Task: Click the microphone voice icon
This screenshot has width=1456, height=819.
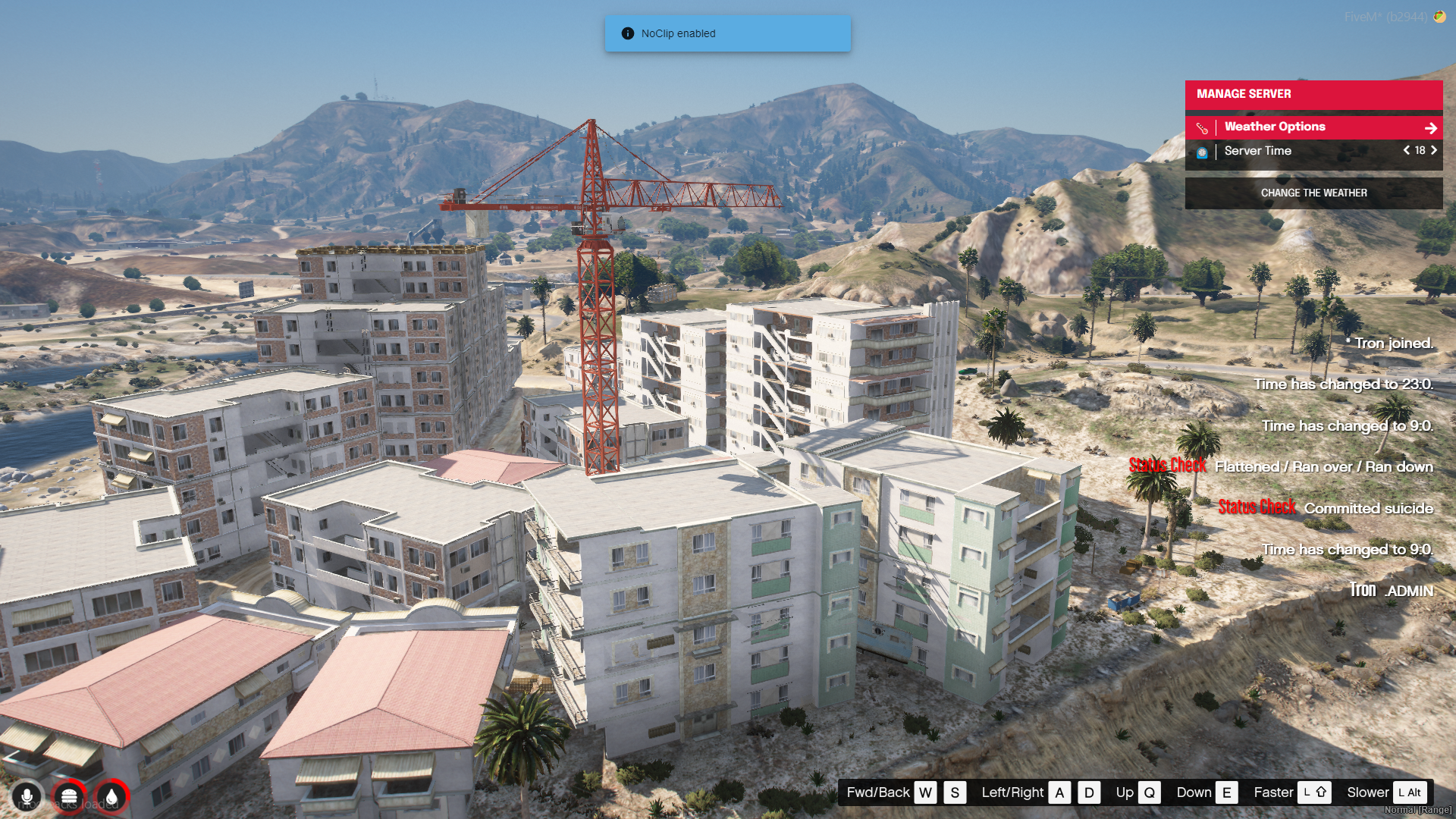Action: [27, 797]
